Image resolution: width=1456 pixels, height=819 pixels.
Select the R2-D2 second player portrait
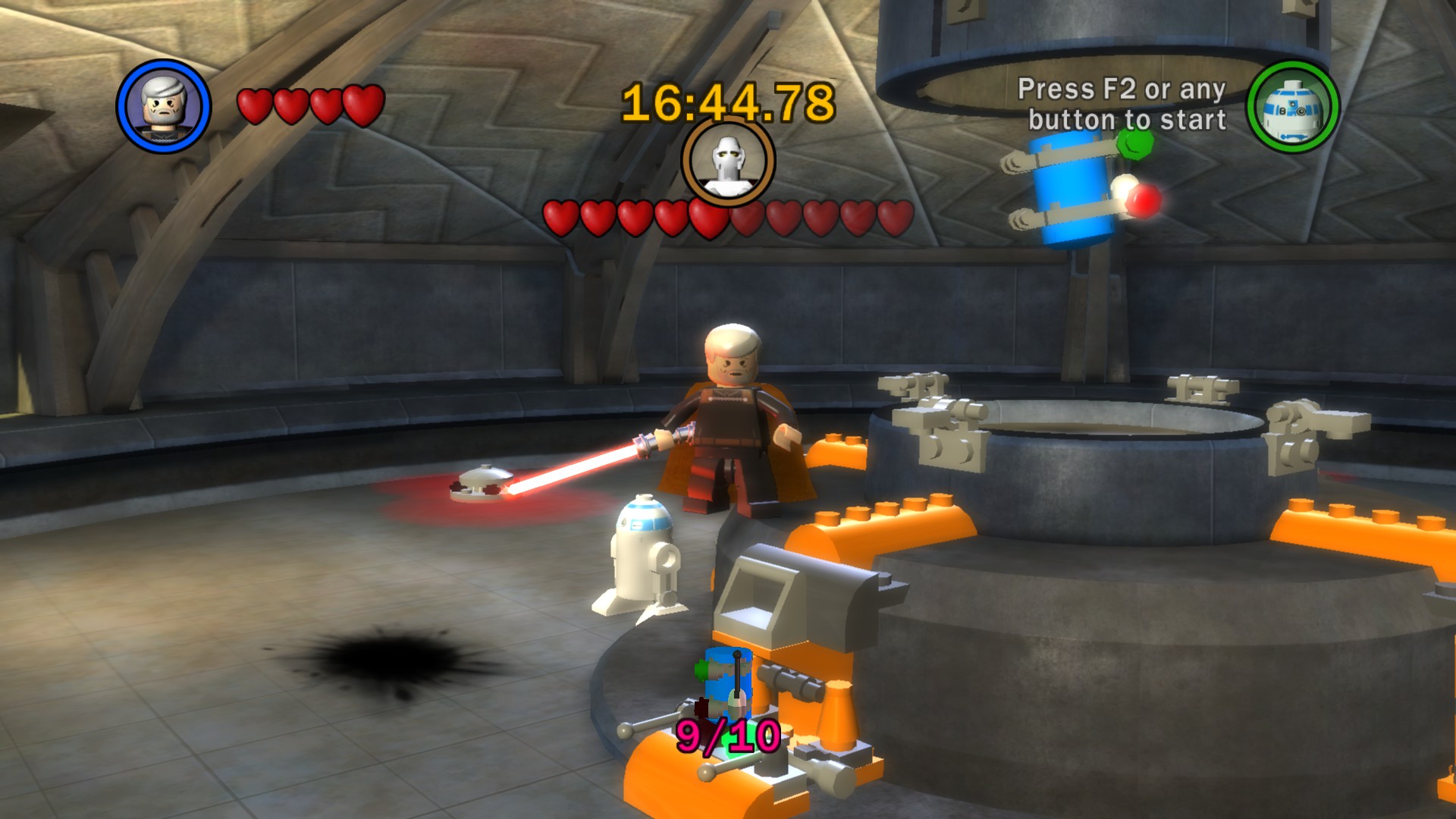1293,107
